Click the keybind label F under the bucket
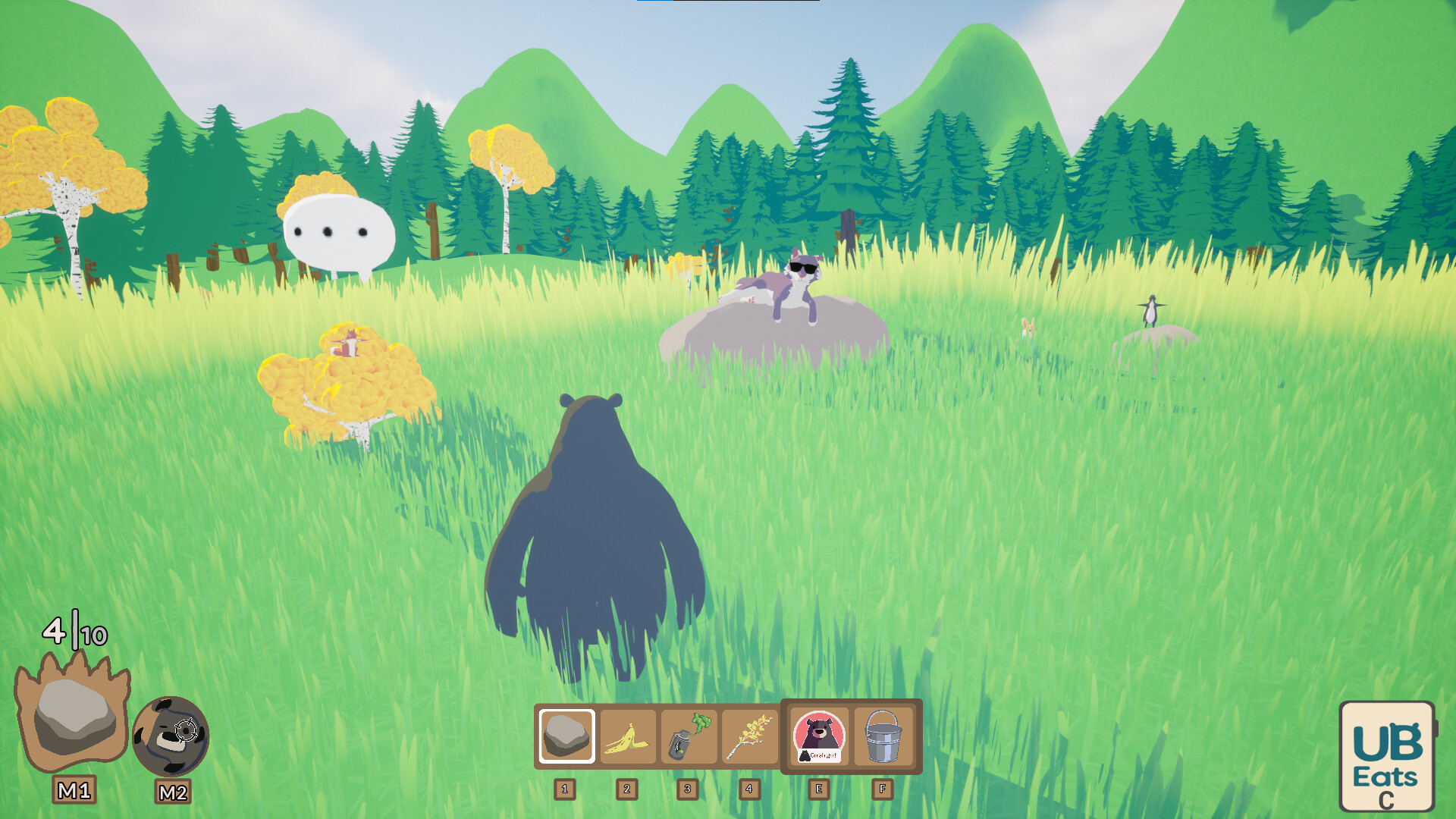Screen dimensions: 1456x819 point(880,789)
